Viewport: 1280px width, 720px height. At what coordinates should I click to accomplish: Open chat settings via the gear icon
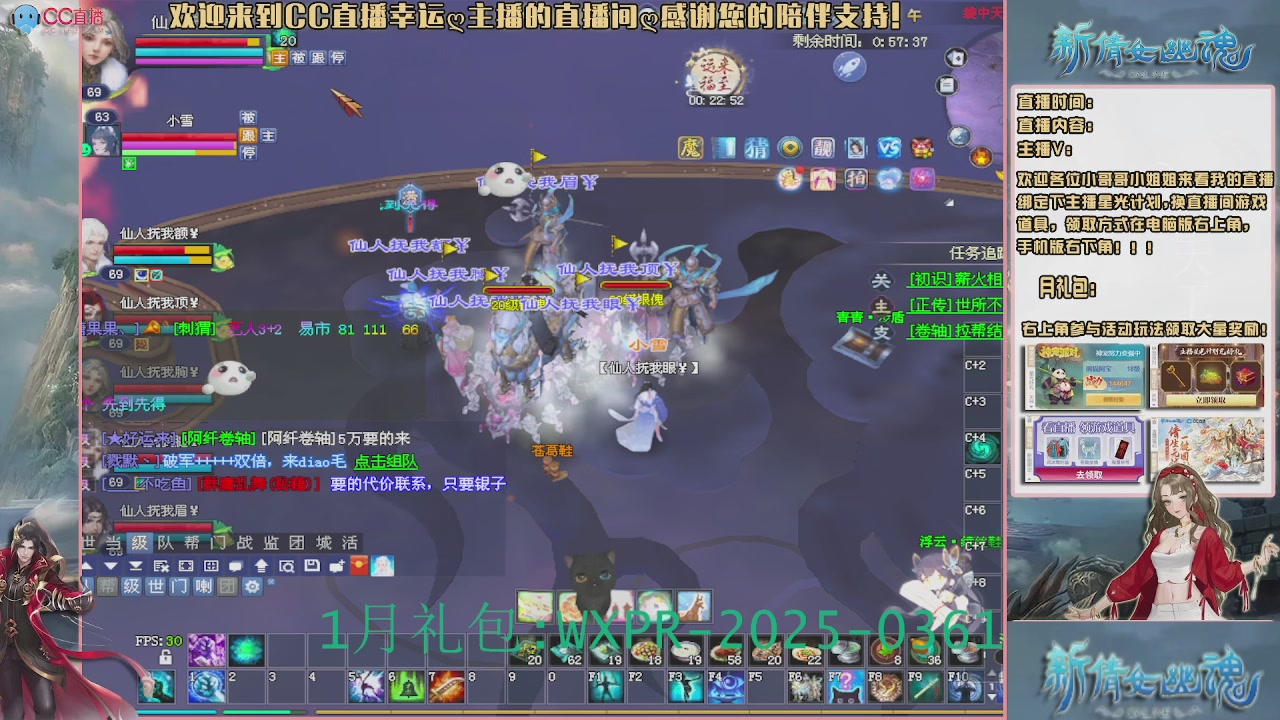pyautogui.click(x=250, y=585)
